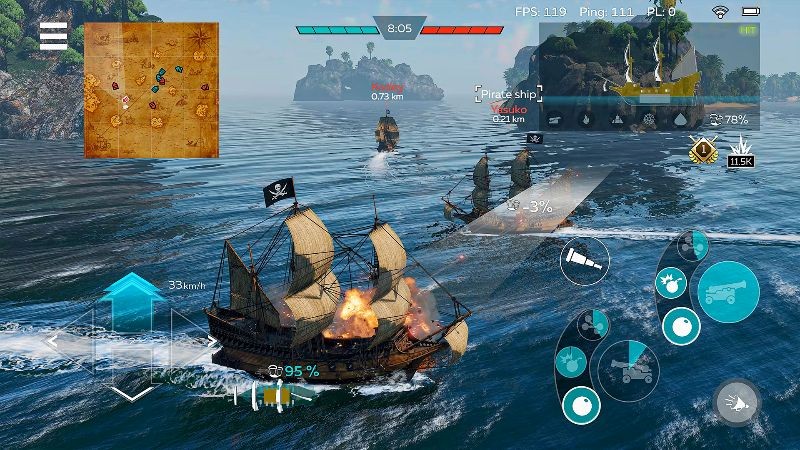Screen dimensions: 800x450
Task: Select round shot beside the teal cannon
Action: 683,326
